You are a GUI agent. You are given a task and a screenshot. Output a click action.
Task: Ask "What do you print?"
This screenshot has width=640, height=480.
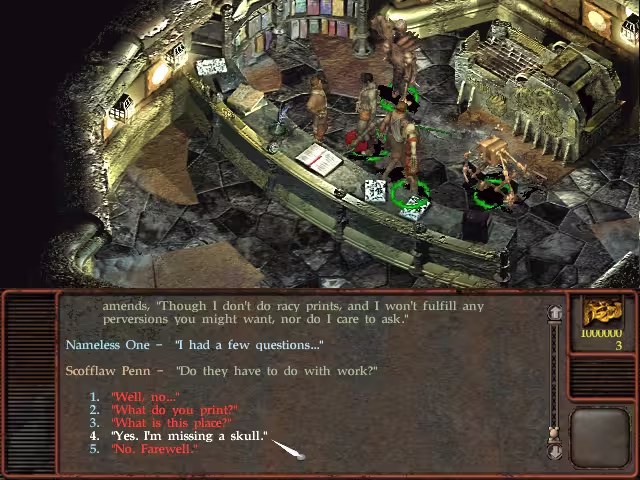pyautogui.click(x=174, y=410)
